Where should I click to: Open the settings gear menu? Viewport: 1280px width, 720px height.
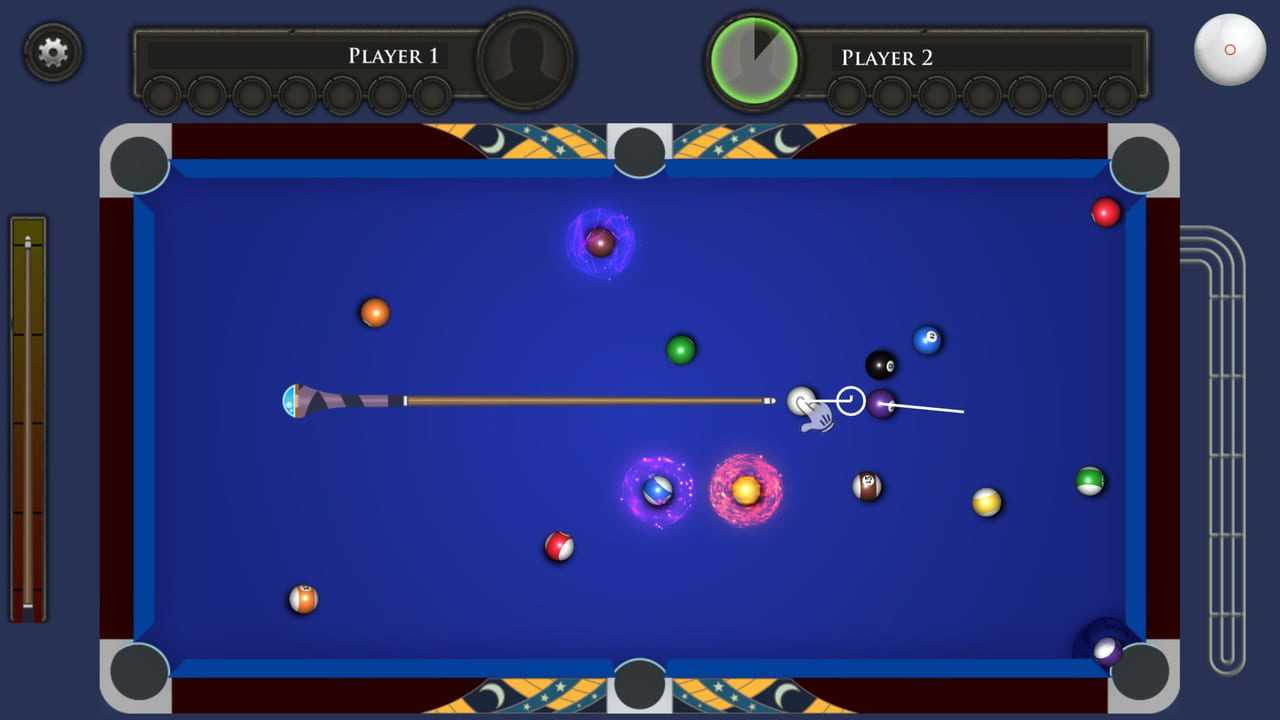point(53,51)
